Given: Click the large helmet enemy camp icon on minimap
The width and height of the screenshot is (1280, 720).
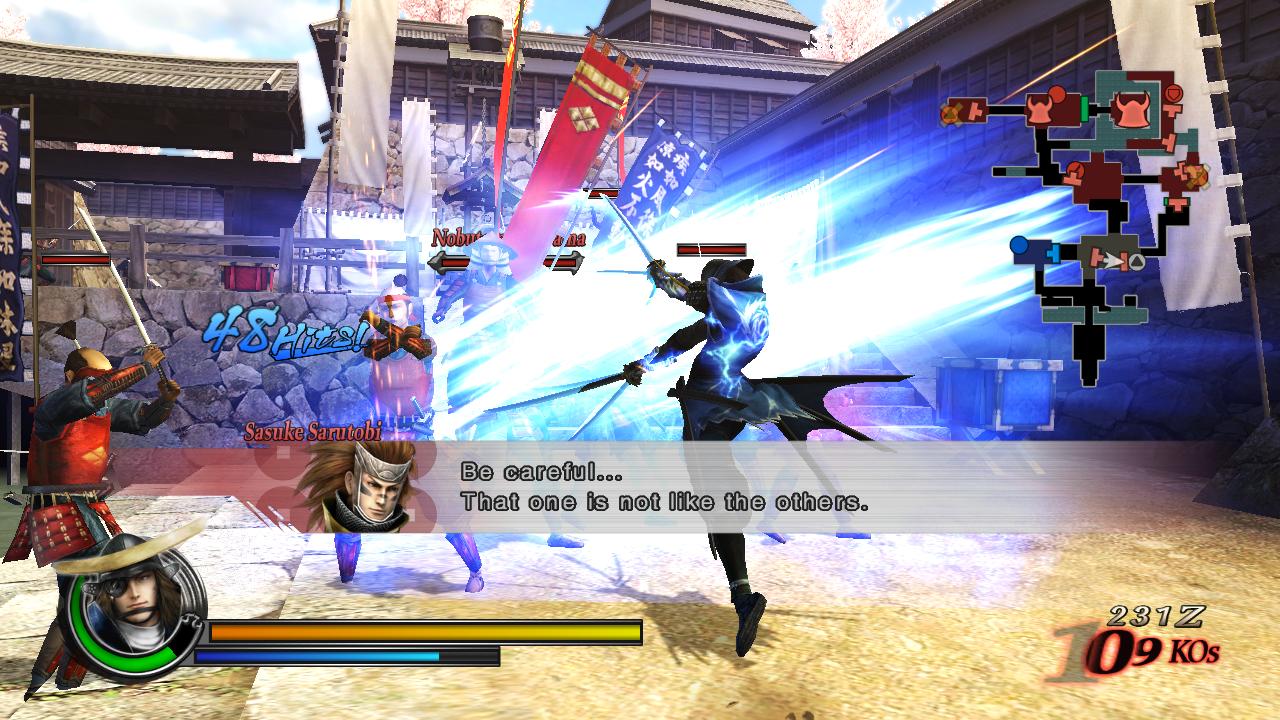Looking at the screenshot, I should 1133,110.
